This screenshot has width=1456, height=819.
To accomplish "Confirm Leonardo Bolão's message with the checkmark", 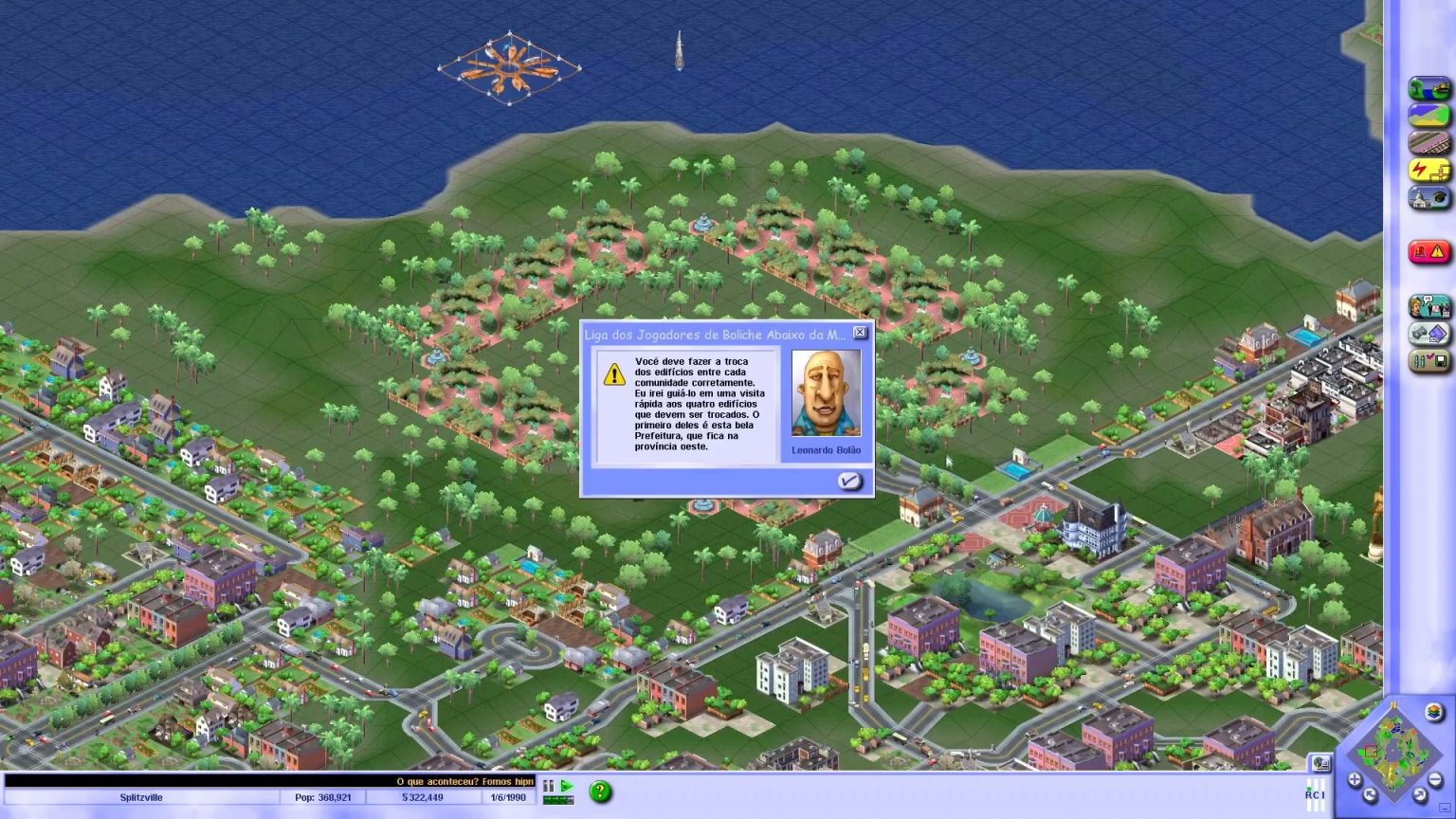I will point(849,482).
